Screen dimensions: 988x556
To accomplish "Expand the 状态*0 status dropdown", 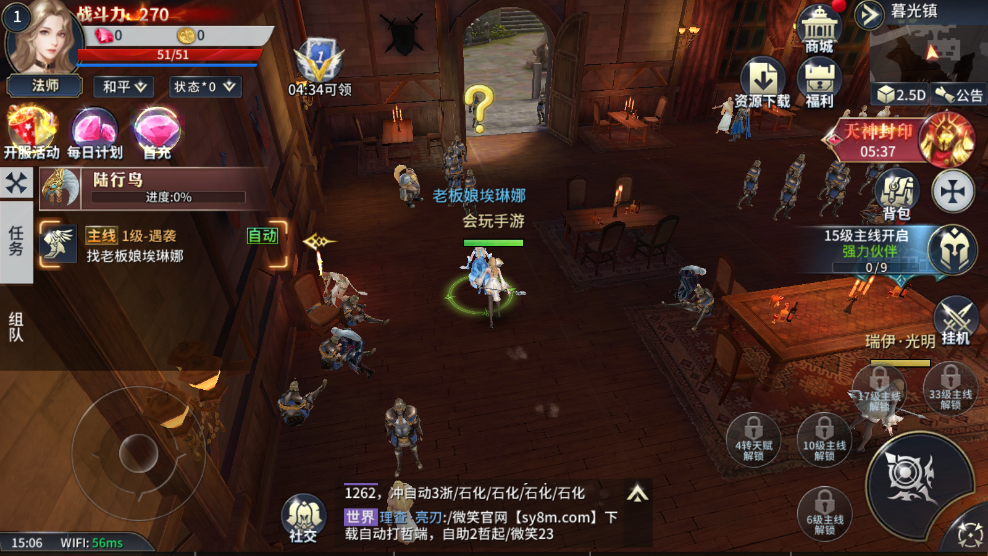I will (206, 87).
